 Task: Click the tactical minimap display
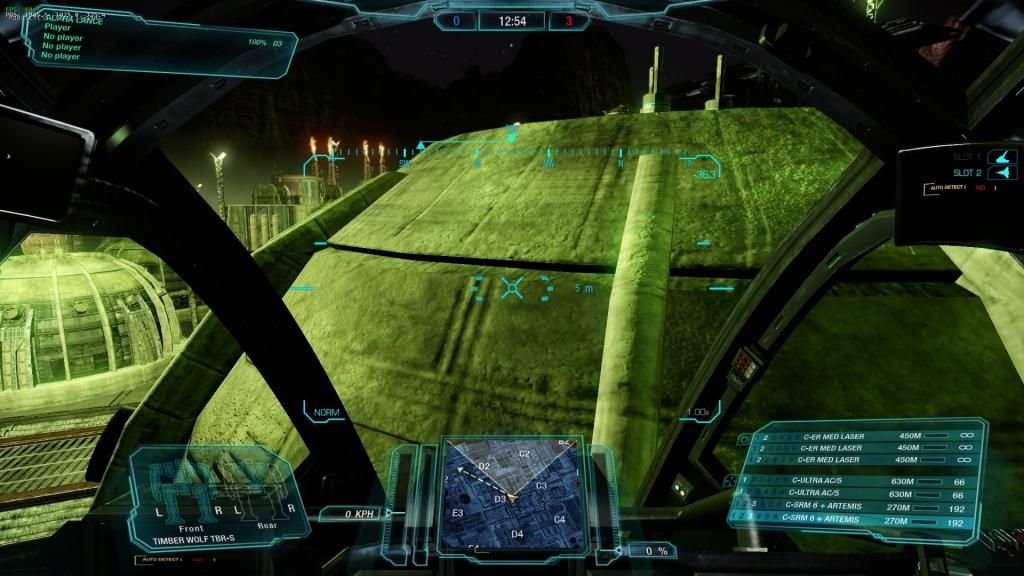pyautogui.click(x=511, y=494)
